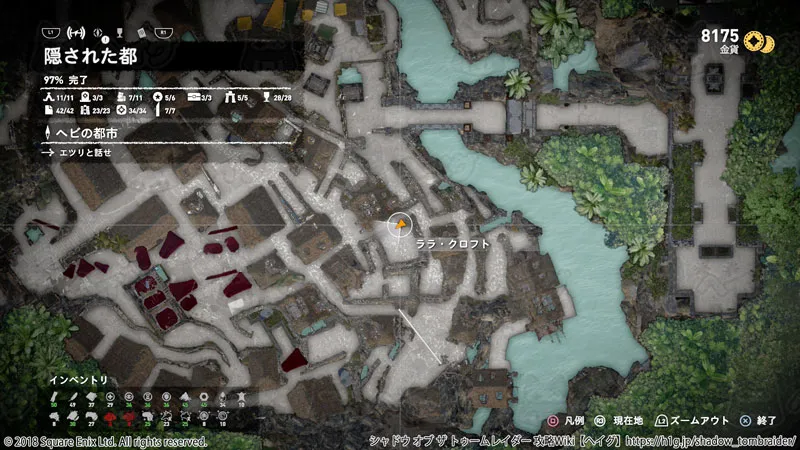This screenshot has height=450, width=800.
Task: Select the orange Lara Croft map marker
Action: (x=400, y=226)
